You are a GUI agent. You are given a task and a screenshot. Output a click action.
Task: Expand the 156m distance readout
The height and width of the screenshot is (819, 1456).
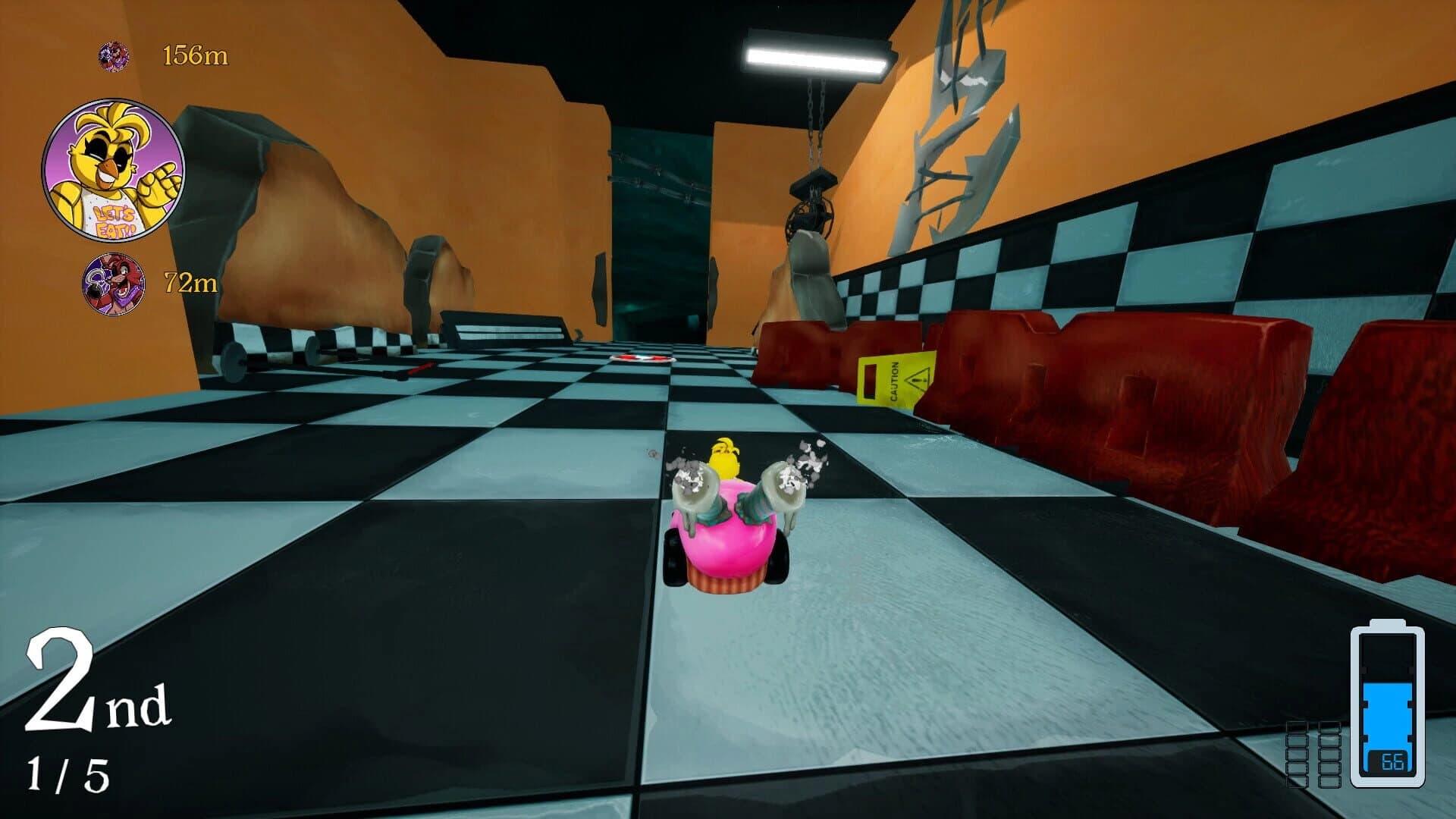190,55
